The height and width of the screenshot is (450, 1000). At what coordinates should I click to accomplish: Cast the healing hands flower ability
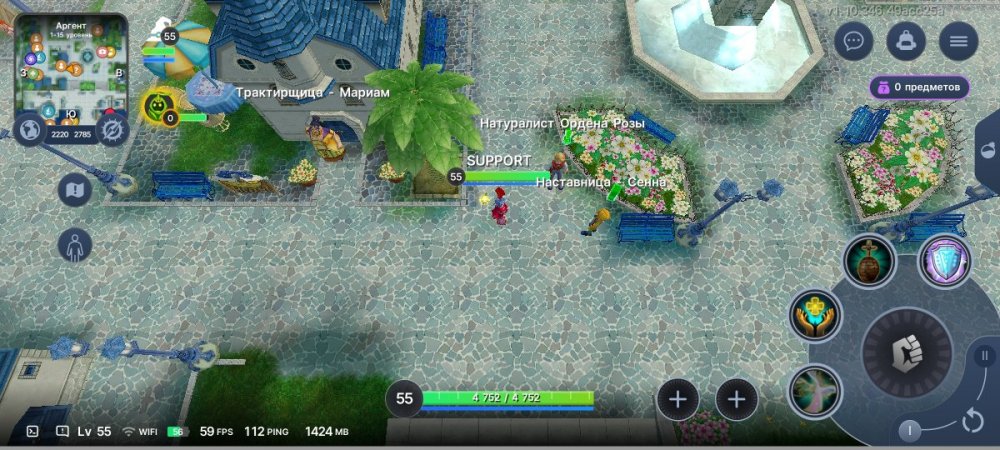pos(815,315)
